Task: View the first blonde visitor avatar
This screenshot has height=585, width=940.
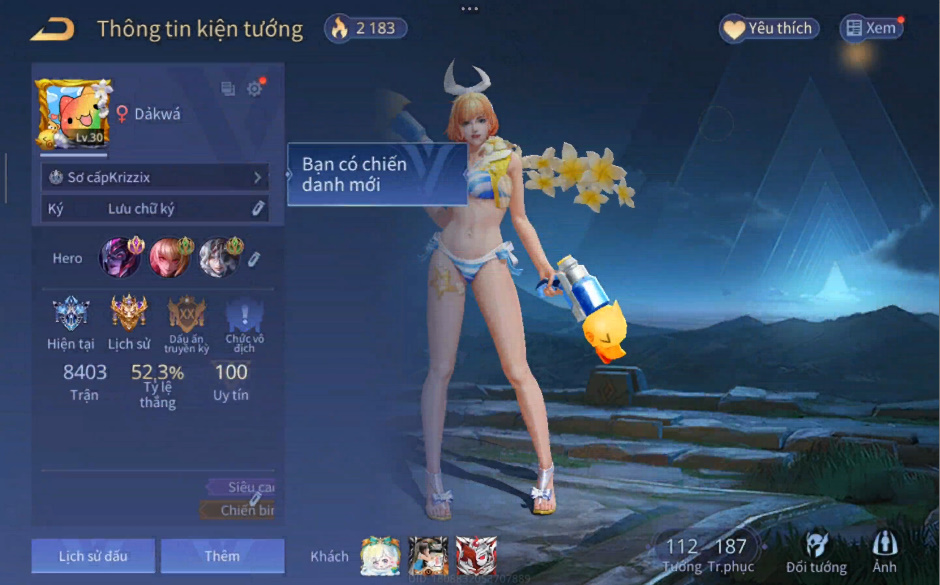Action: coord(380,555)
